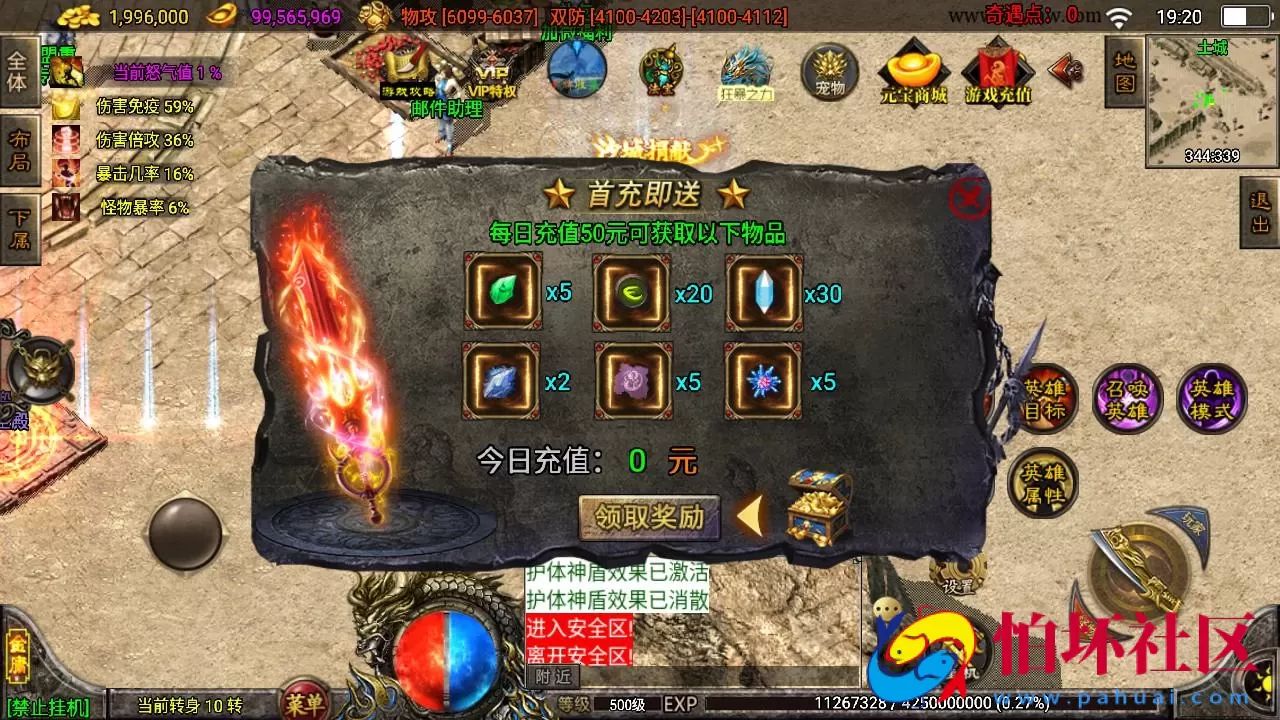Screen dimensions: 1280x720
Task: Switch to the 布局 tab
Action: (x=20, y=145)
